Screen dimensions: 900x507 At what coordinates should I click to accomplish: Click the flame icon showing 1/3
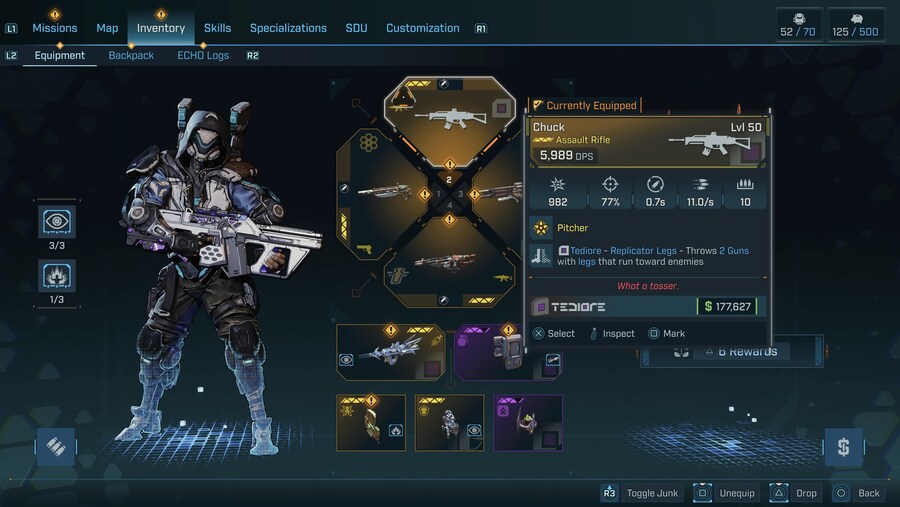pos(56,275)
